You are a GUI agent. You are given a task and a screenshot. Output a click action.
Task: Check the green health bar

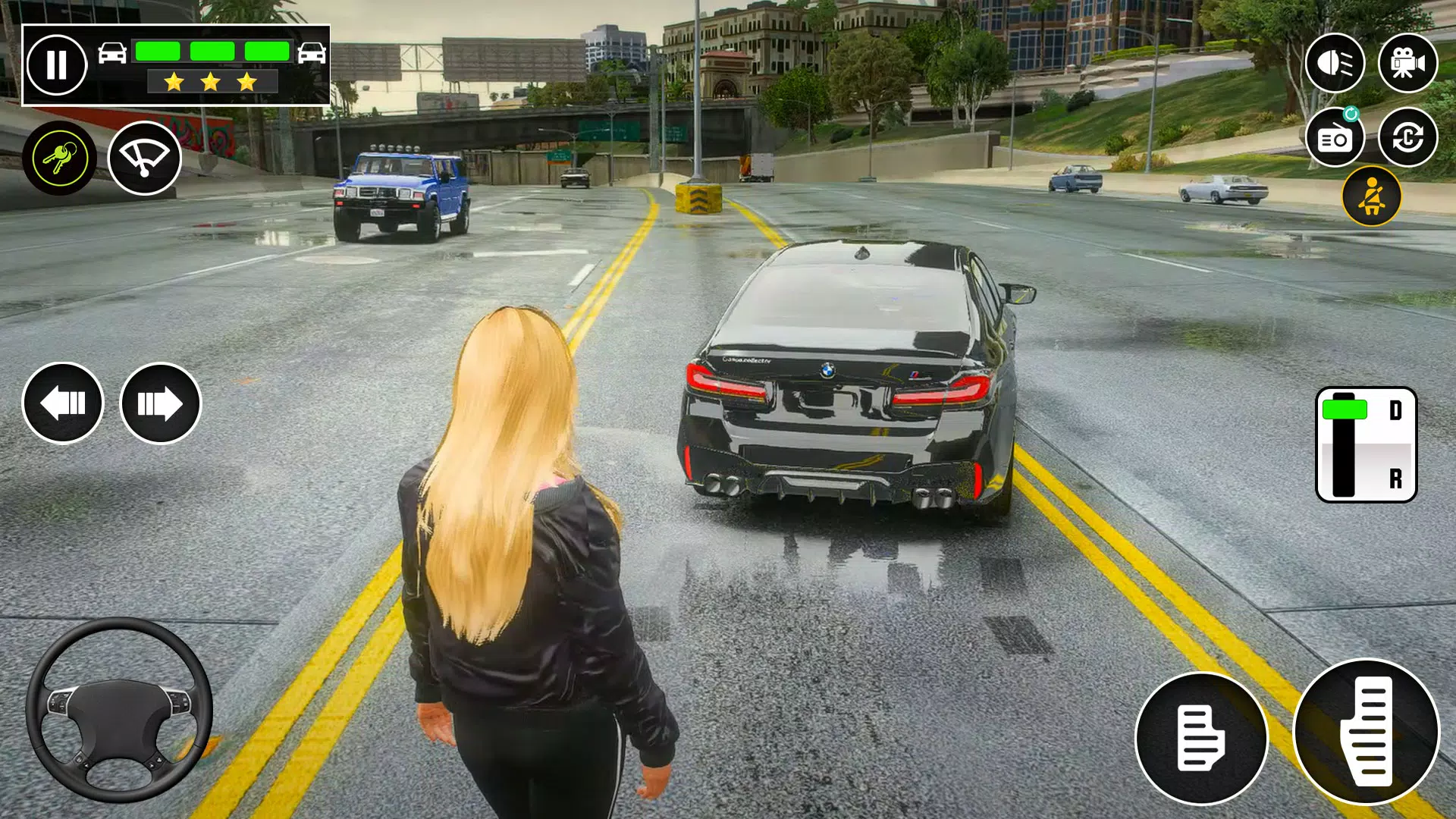(x=212, y=50)
